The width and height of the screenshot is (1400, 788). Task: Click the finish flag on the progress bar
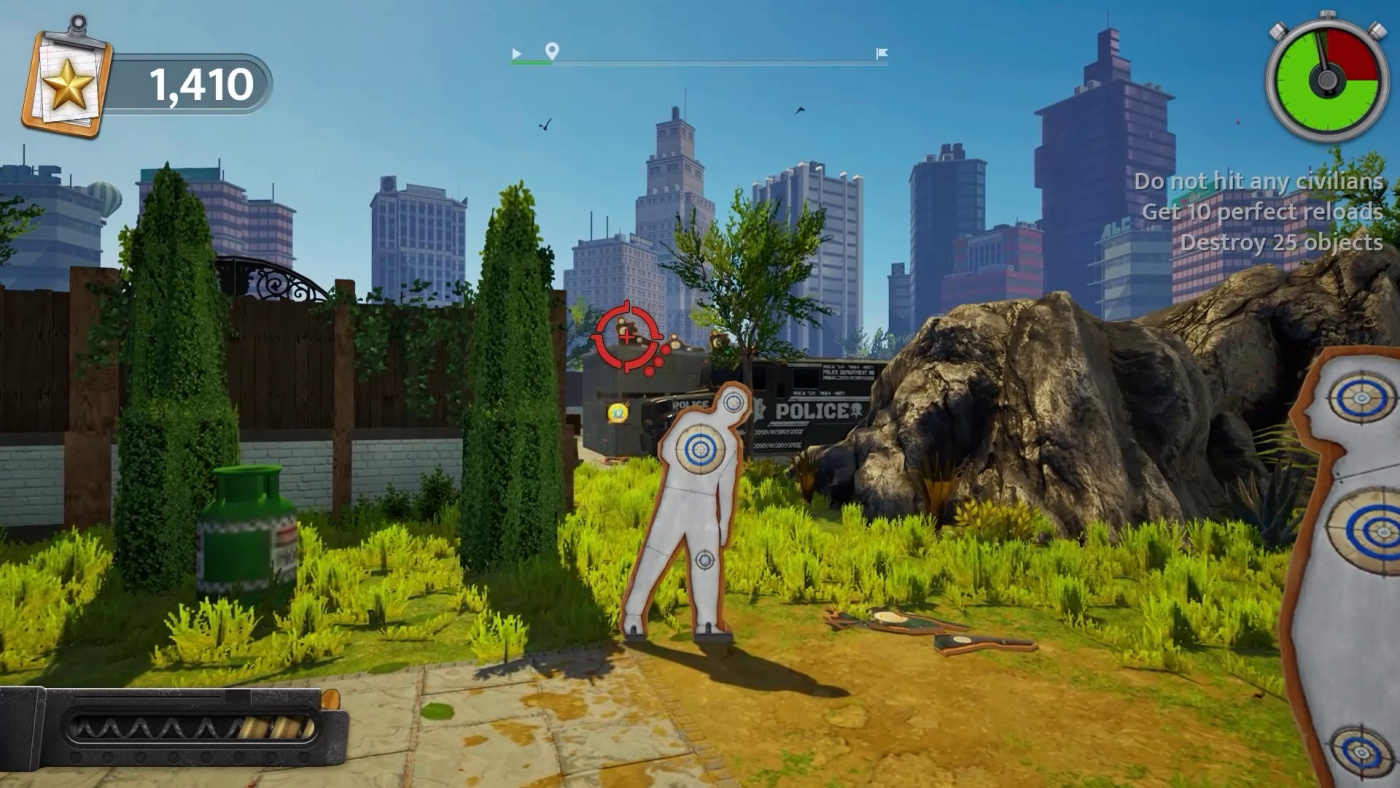[x=881, y=53]
